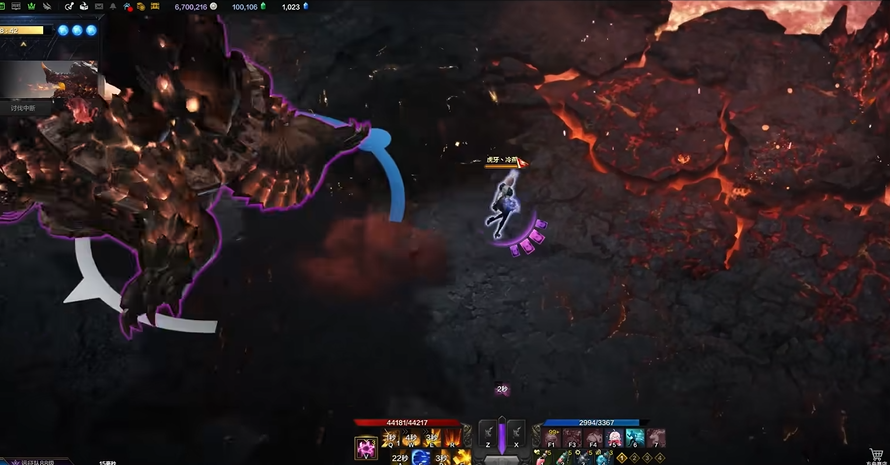Use the teal running figure item in slot 6
Viewport: 890px width, 465px height.
(x=634, y=438)
